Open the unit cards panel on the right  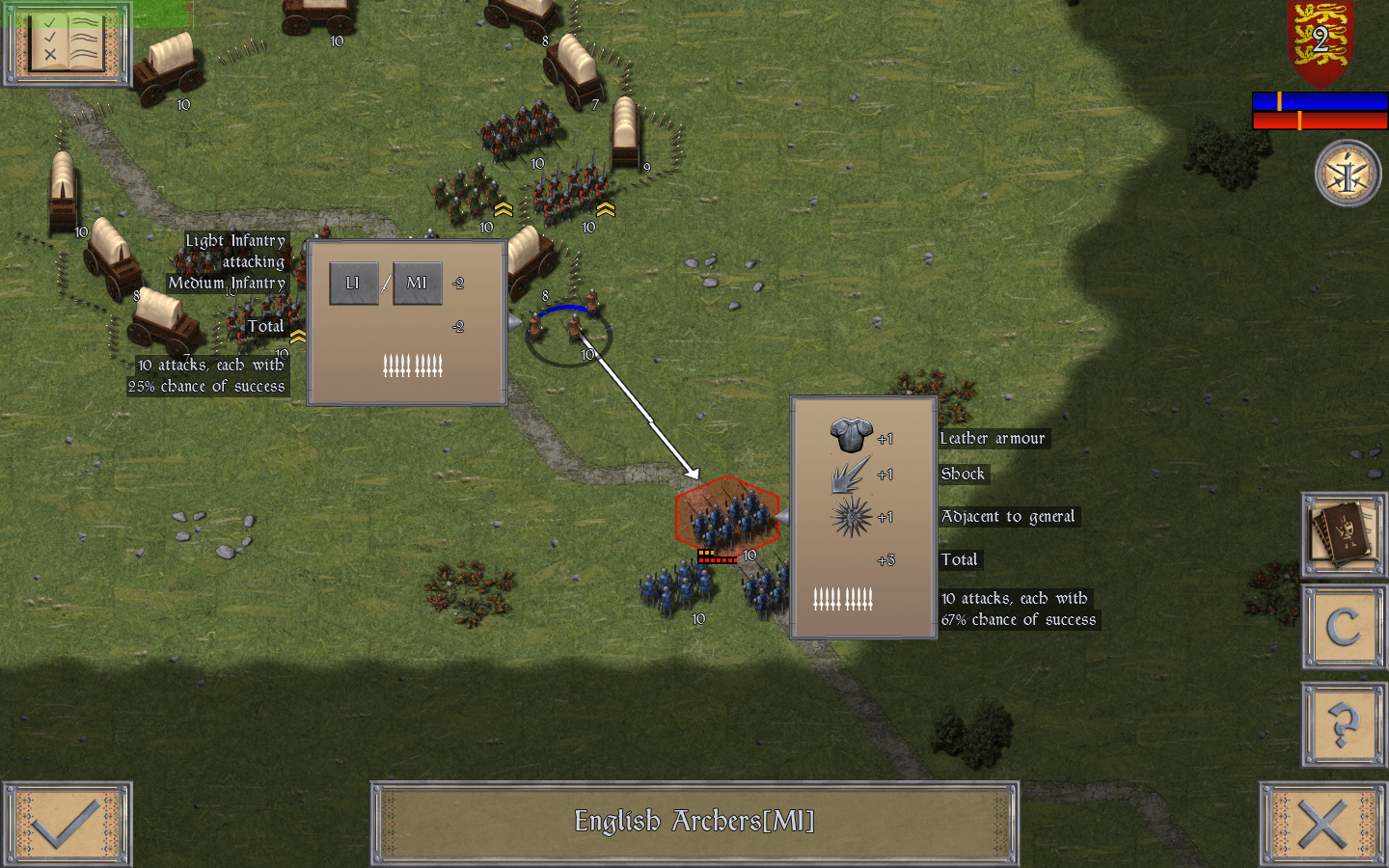click(x=1343, y=535)
